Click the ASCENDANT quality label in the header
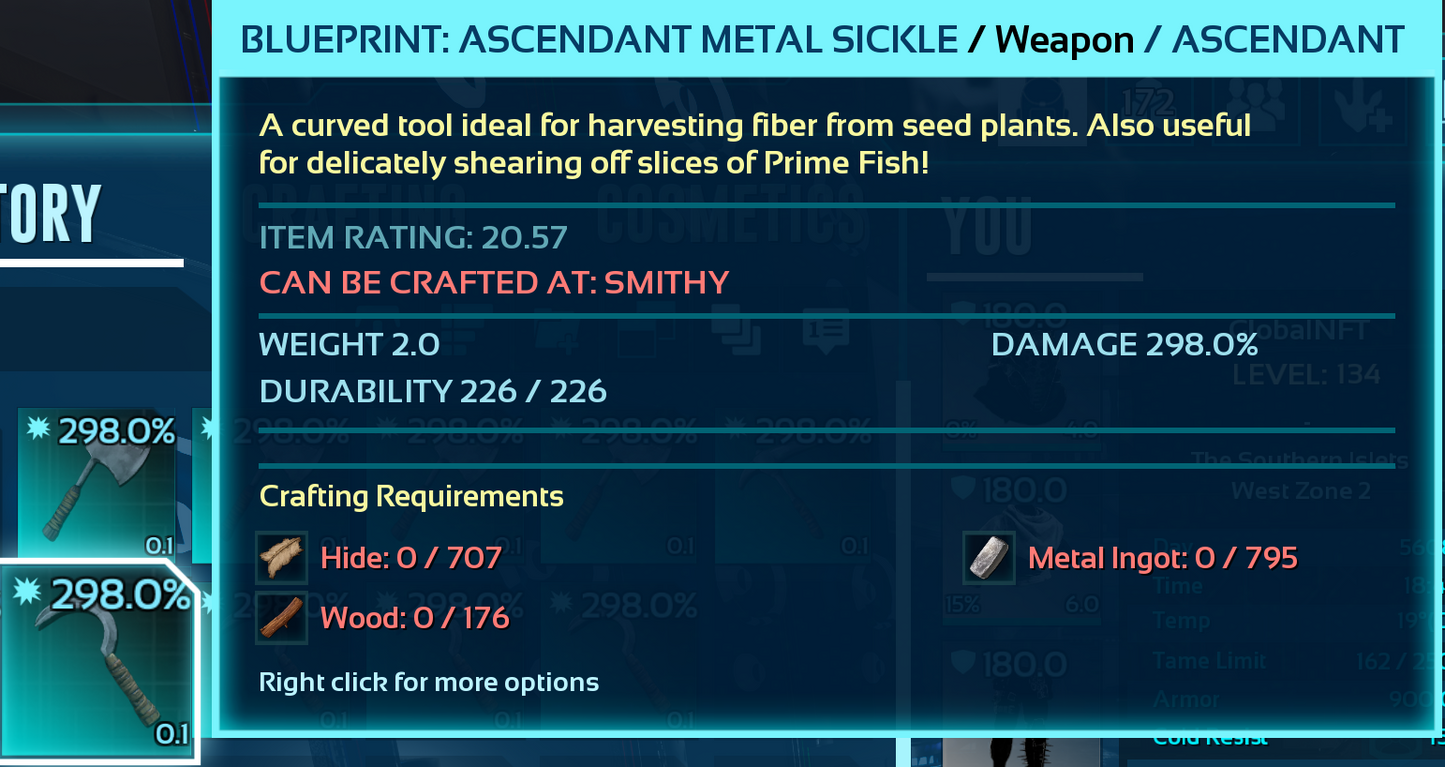 [x=1286, y=39]
